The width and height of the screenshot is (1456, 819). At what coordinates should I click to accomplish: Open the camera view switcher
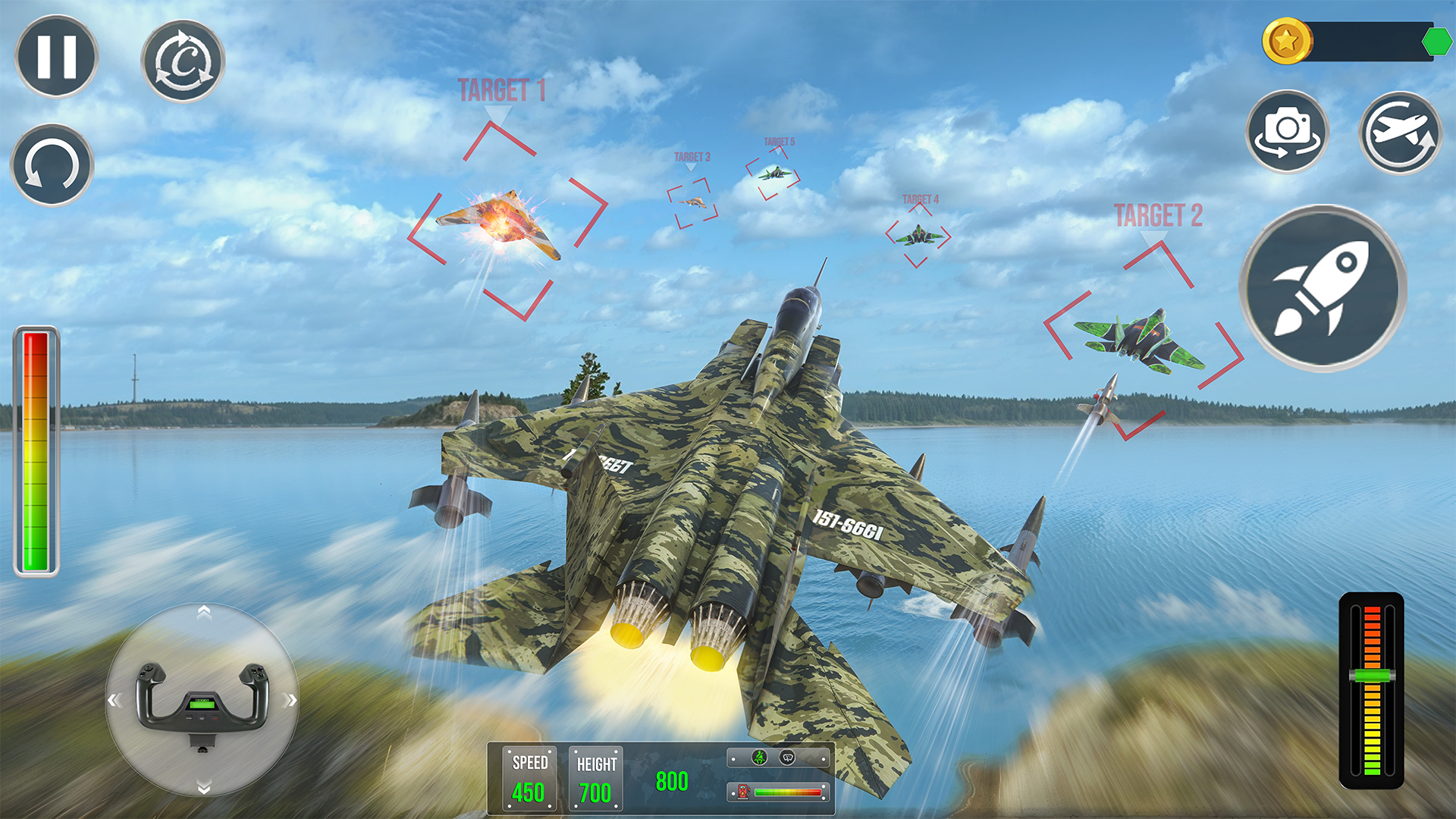[x=1288, y=130]
